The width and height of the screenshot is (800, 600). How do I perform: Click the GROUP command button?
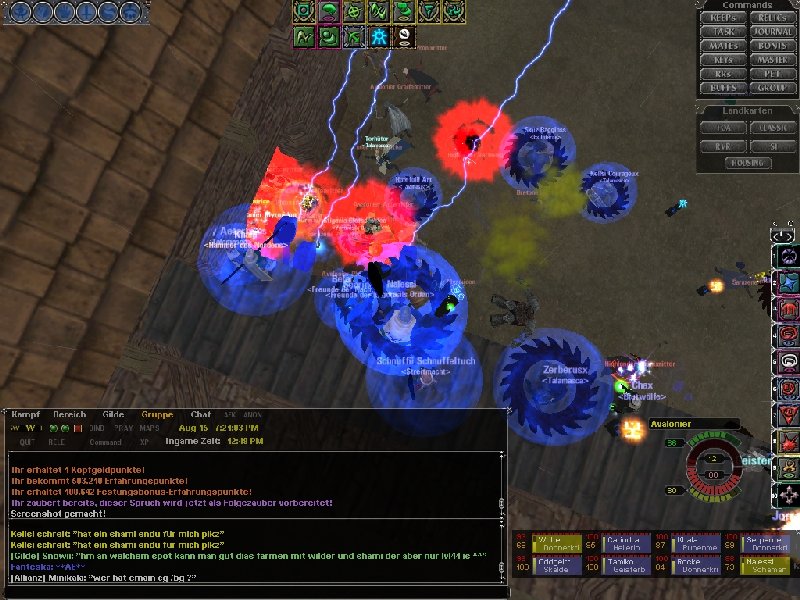pyautogui.click(x=772, y=88)
